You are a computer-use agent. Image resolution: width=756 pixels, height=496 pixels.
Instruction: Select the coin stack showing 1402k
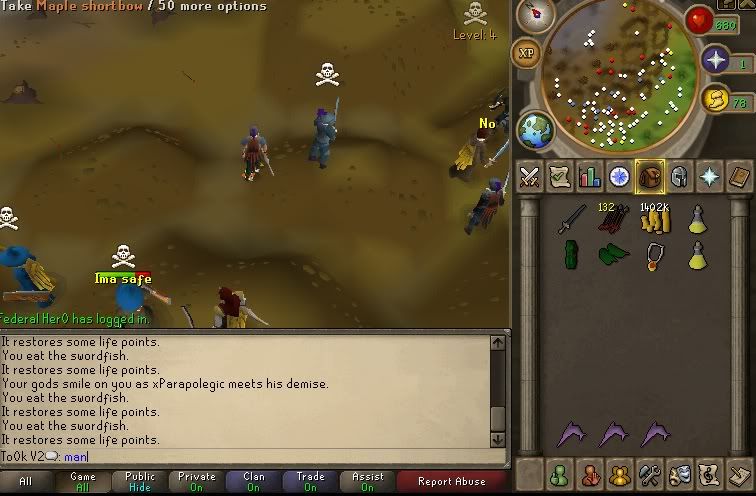point(653,220)
